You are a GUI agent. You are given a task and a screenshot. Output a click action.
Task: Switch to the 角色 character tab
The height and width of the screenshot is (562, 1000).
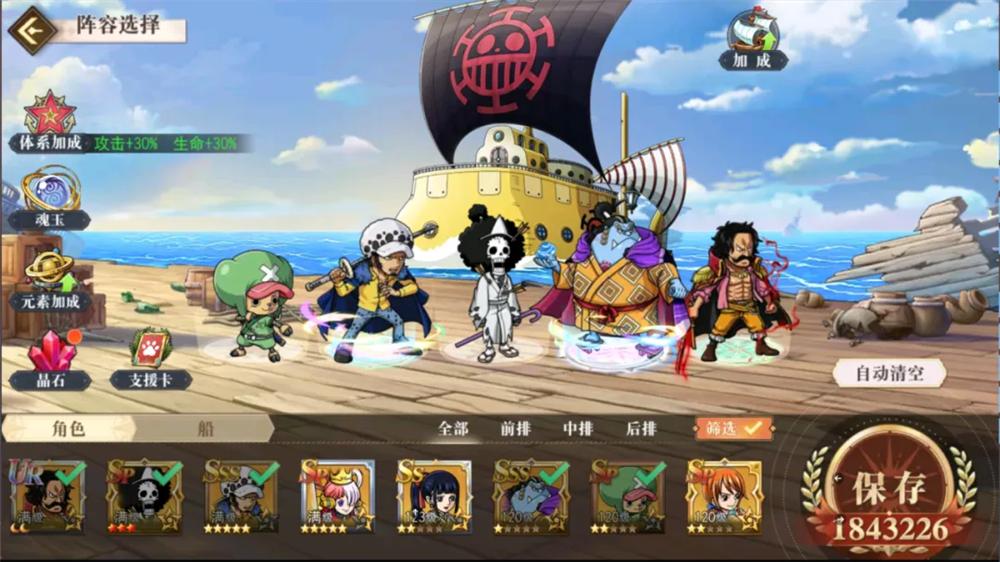coord(69,428)
